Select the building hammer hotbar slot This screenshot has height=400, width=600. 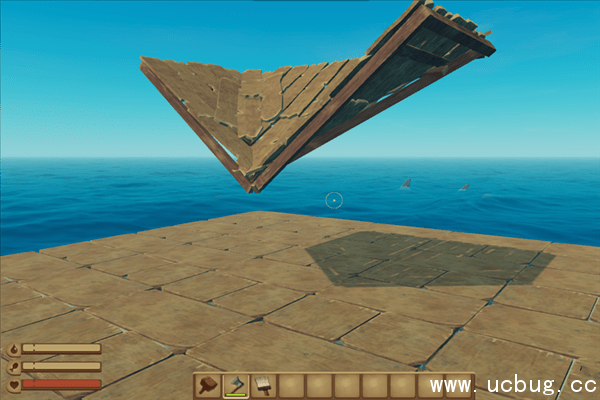tap(209, 385)
